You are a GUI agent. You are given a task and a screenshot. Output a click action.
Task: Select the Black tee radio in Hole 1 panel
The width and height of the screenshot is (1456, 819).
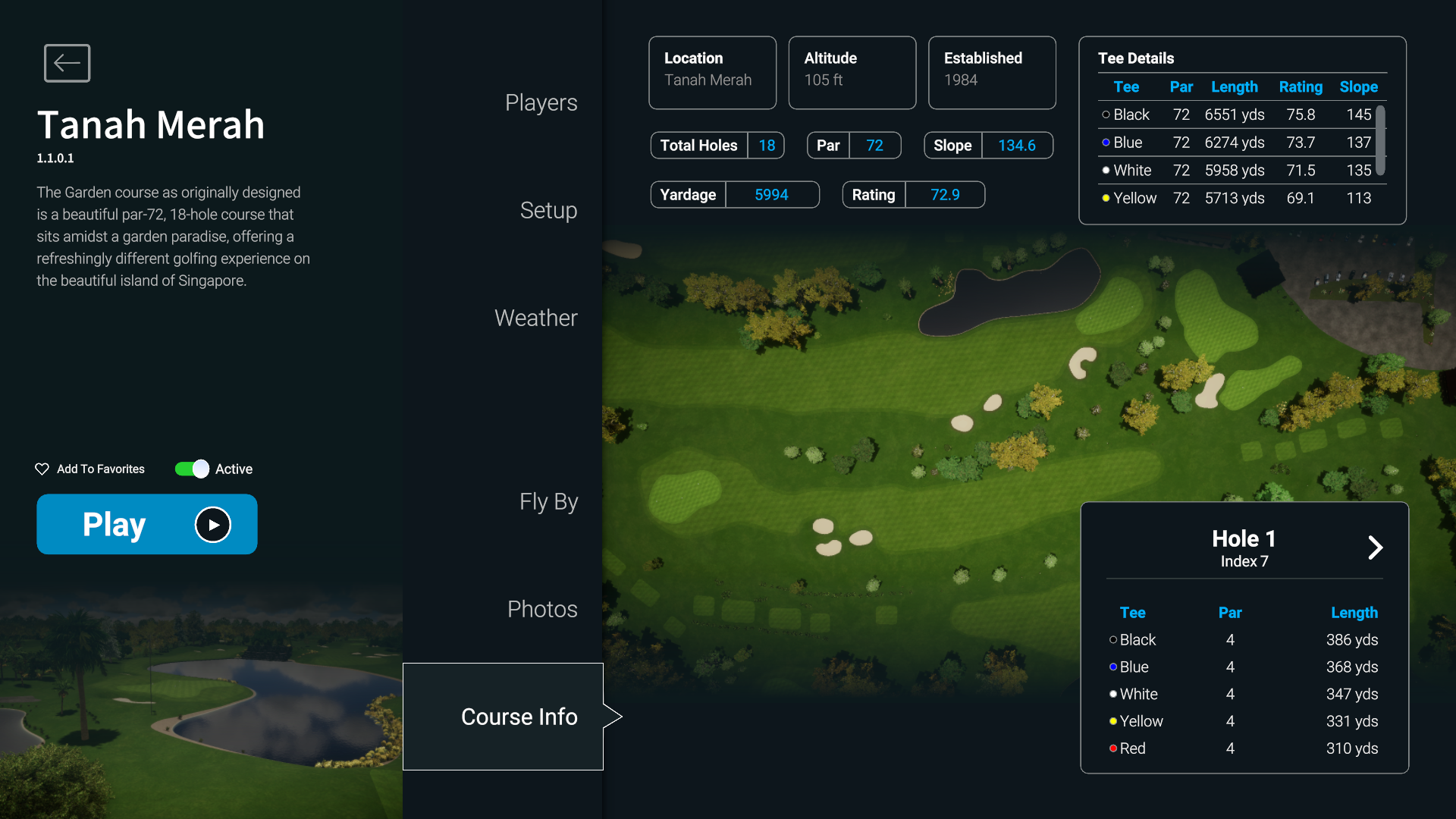click(x=1112, y=640)
